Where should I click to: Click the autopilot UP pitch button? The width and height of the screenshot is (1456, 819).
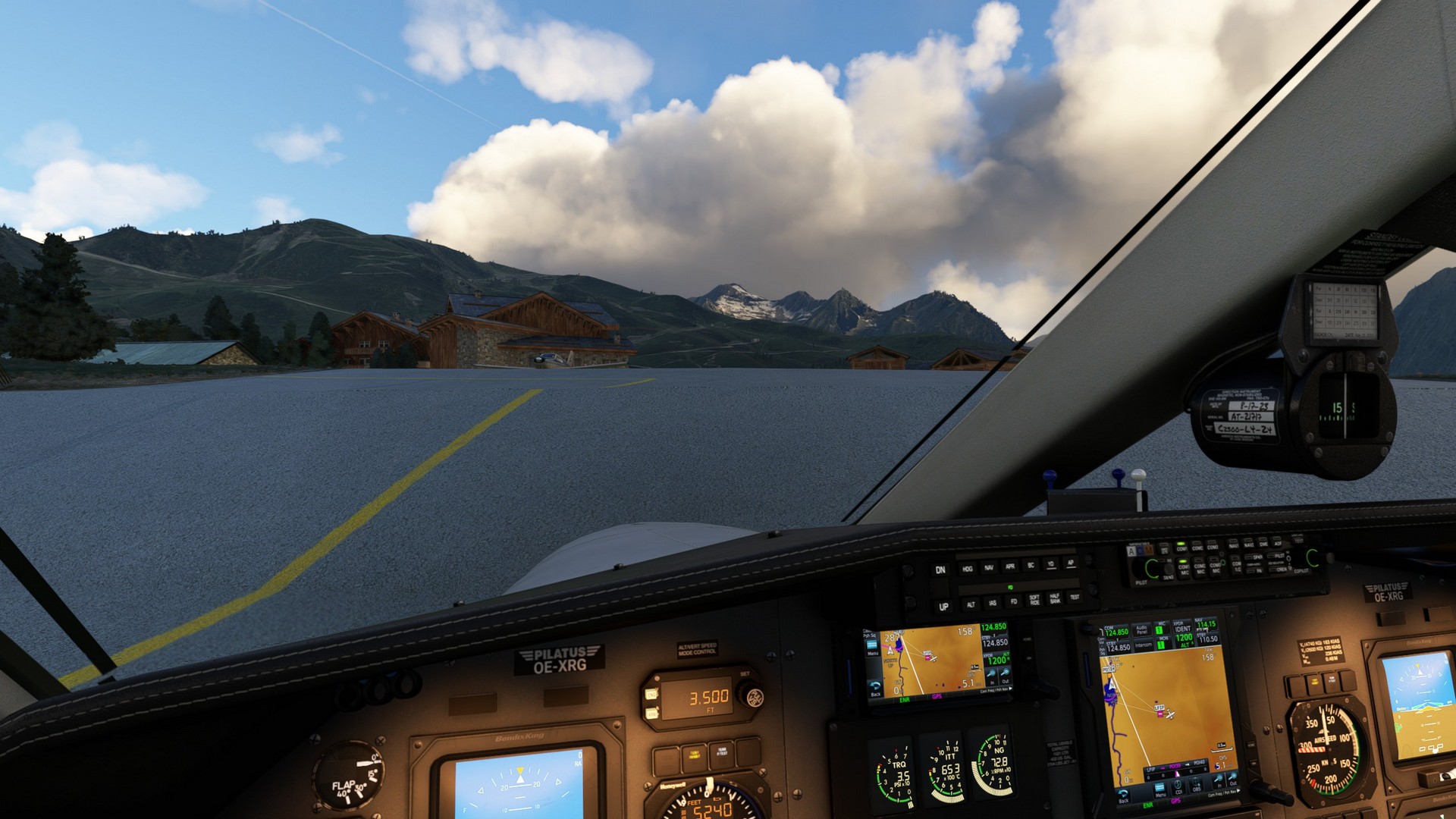943,607
